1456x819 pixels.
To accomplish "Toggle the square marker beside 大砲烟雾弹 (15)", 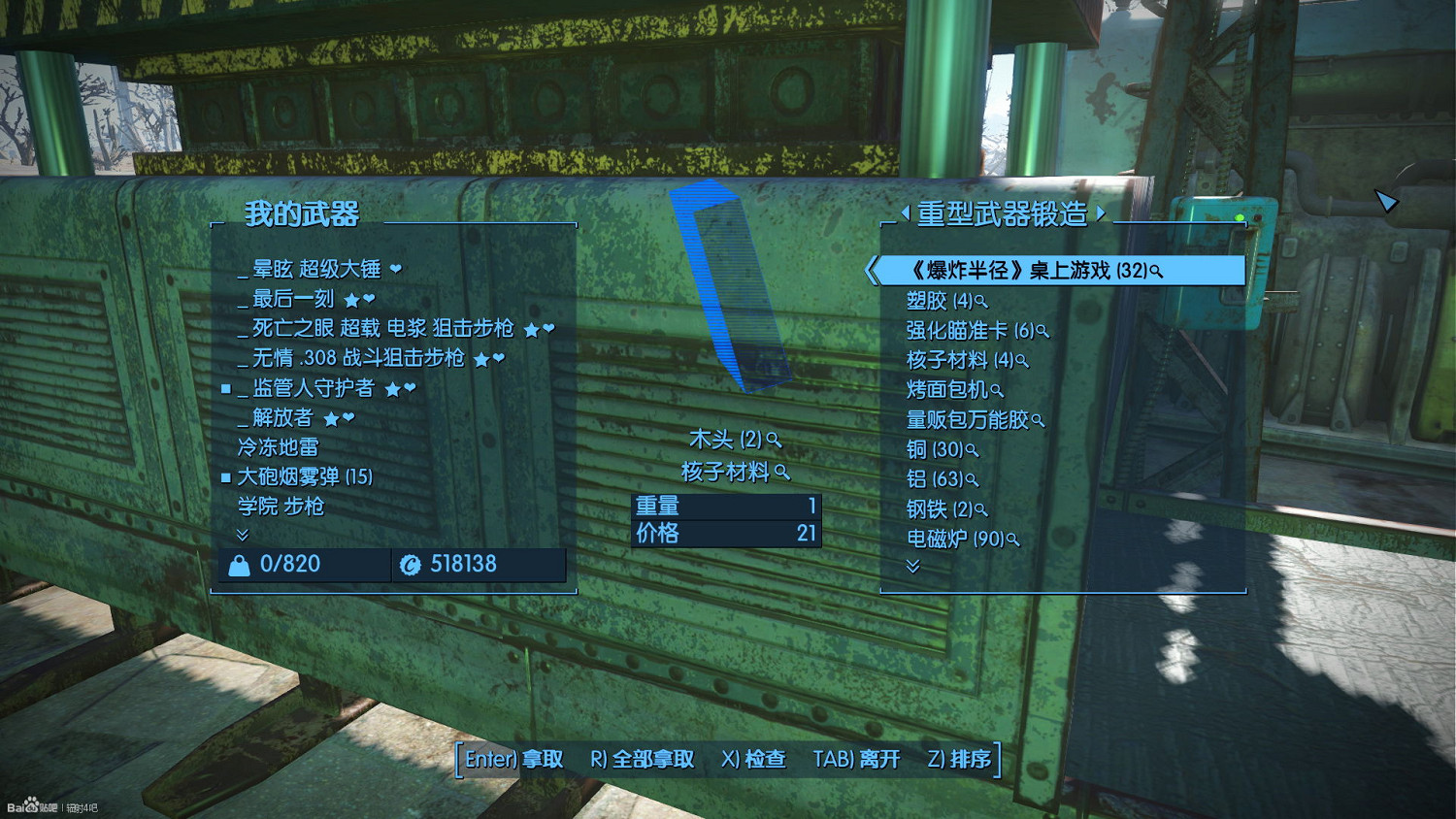I will [227, 476].
